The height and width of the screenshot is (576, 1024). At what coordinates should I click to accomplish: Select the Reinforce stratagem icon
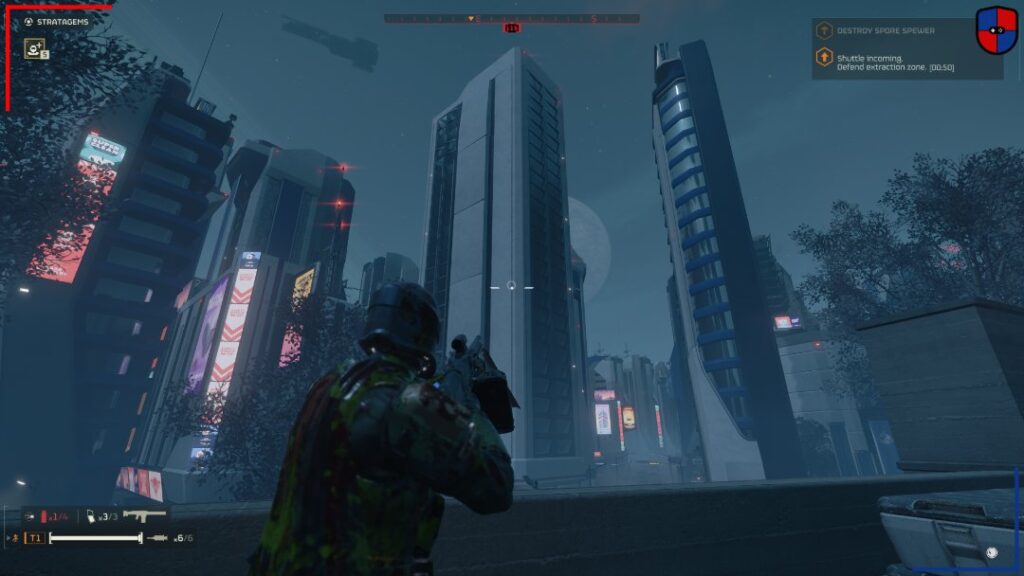pos(35,47)
